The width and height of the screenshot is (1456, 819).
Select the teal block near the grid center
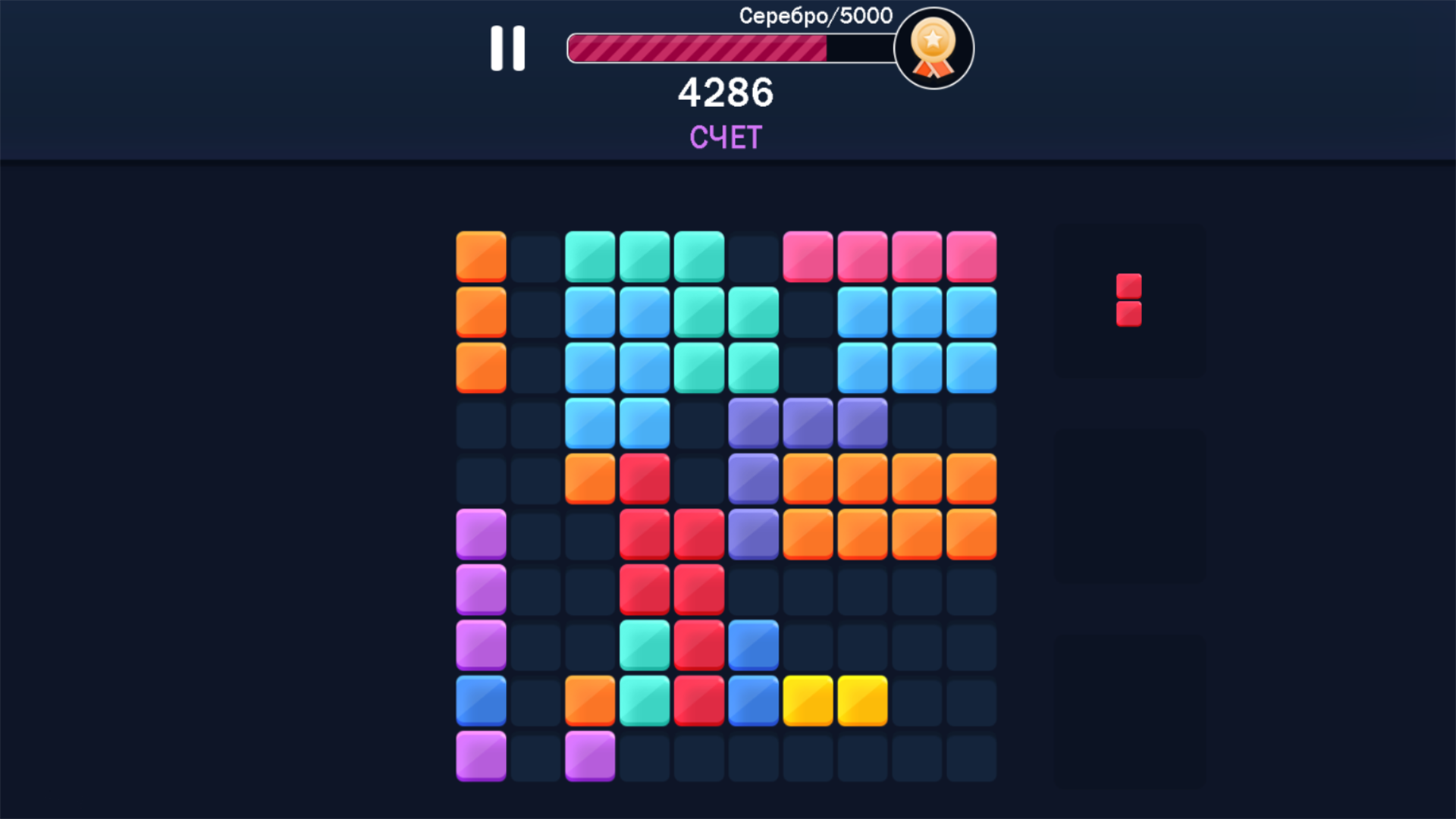pos(644,645)
